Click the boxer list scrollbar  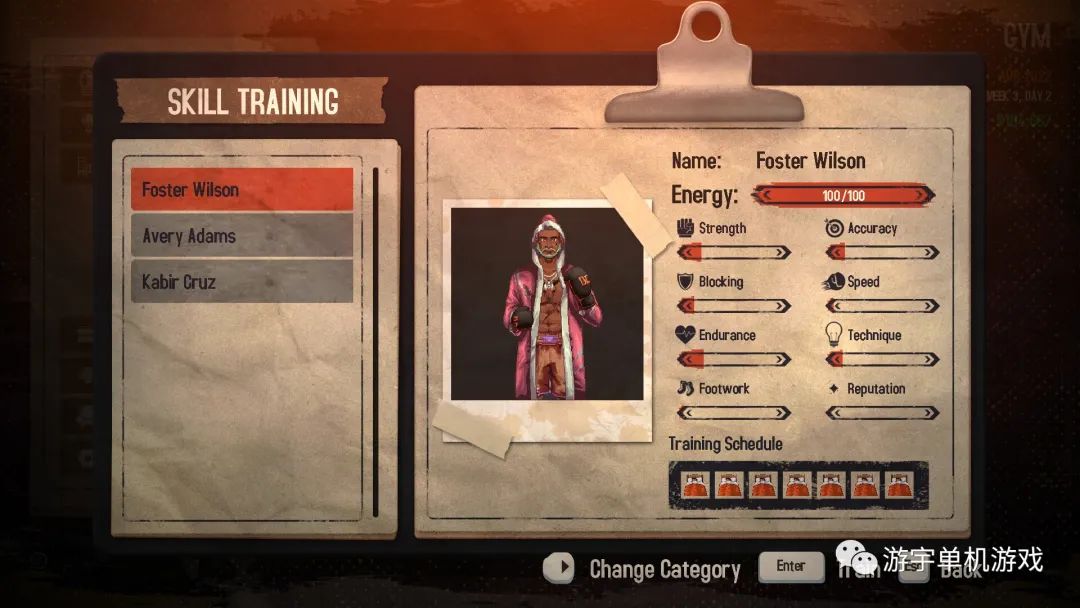click(x=376, y=341)
